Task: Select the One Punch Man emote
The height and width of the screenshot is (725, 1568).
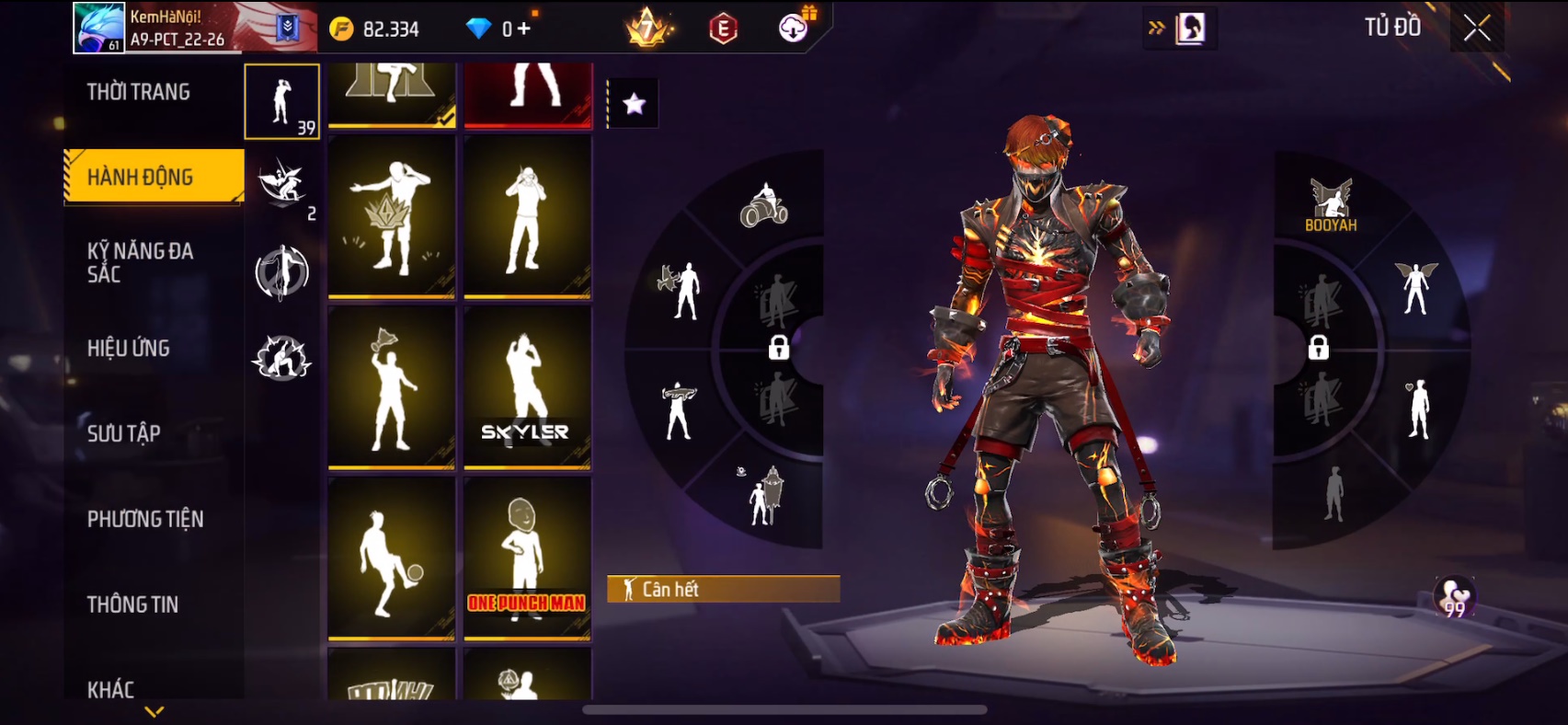Action: pyautogui.click(x=527, y=558)
